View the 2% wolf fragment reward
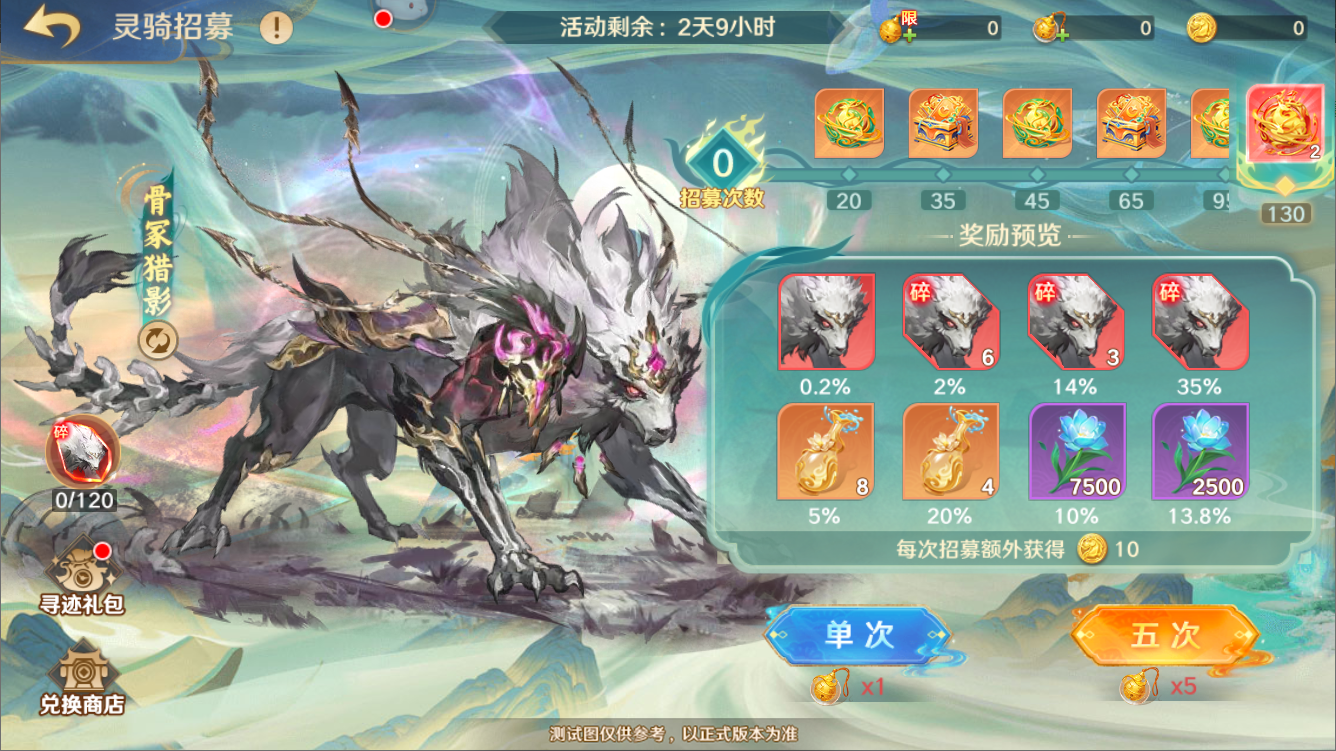 pyautogui.click(x=951, y=322)
